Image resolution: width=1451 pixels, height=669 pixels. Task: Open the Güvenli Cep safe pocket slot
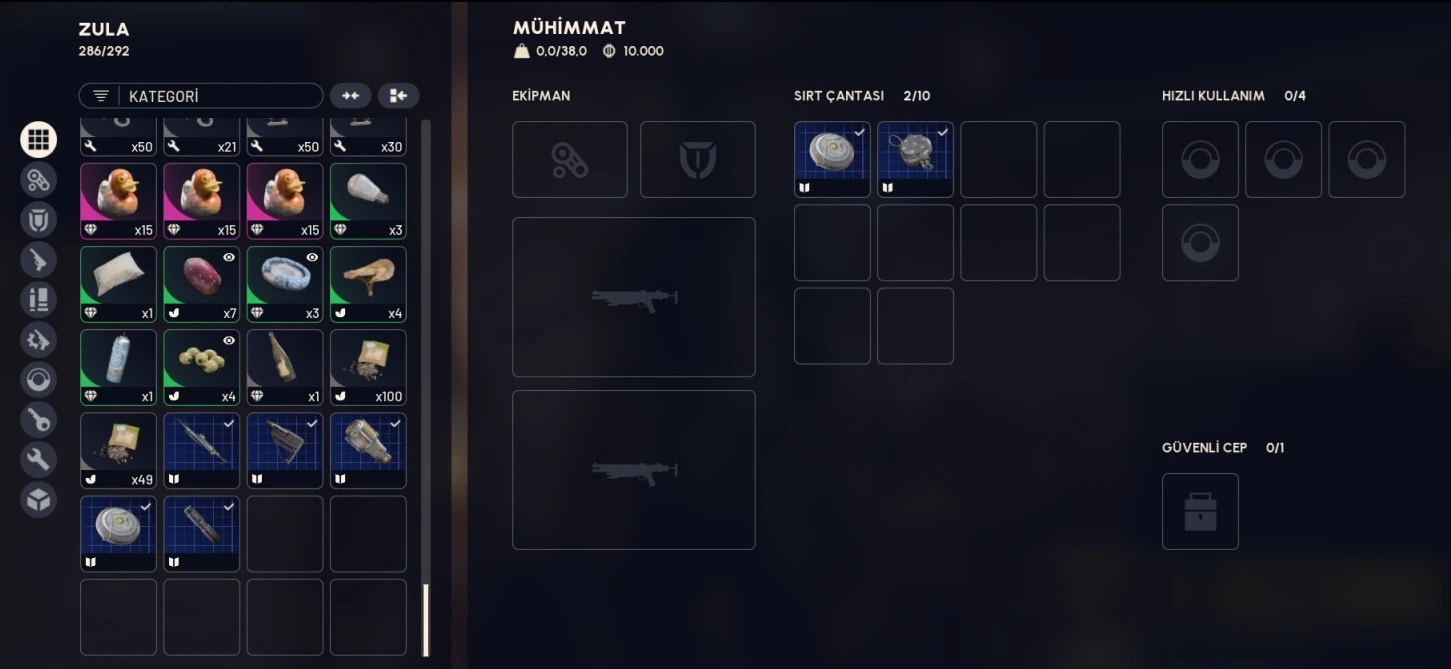coord(1200,511)
